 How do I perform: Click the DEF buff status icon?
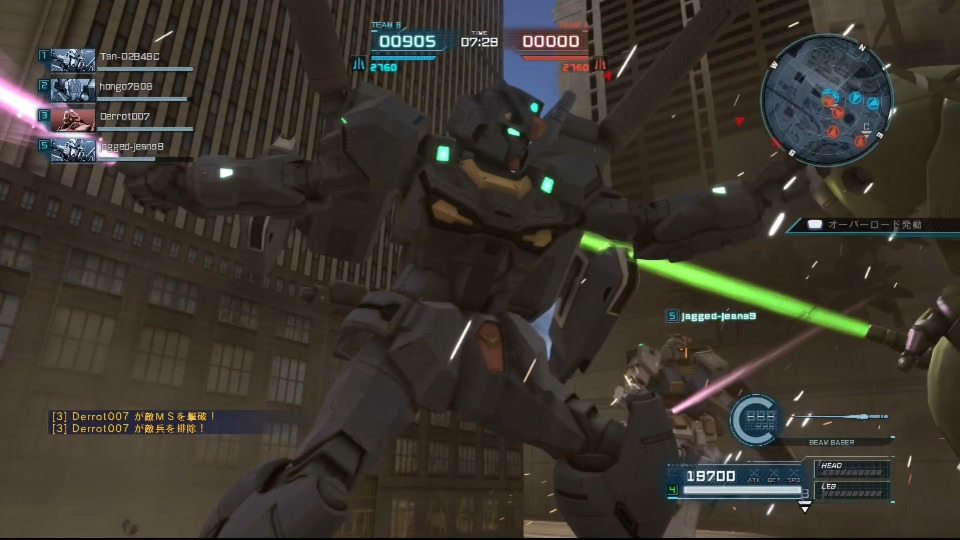click(x=774, y=478)
